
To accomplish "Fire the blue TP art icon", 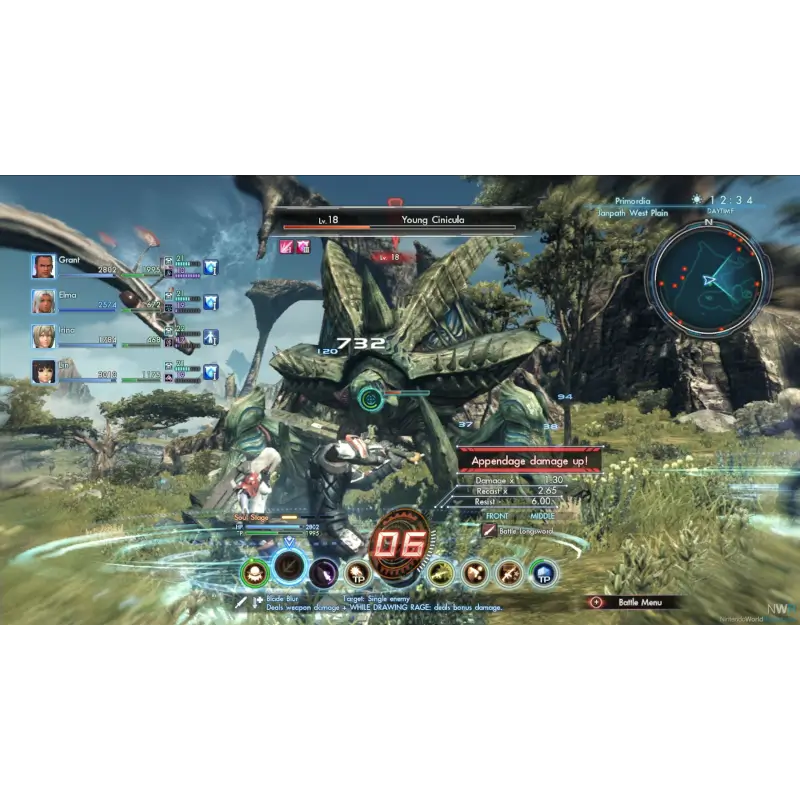I will pos(544,573).
